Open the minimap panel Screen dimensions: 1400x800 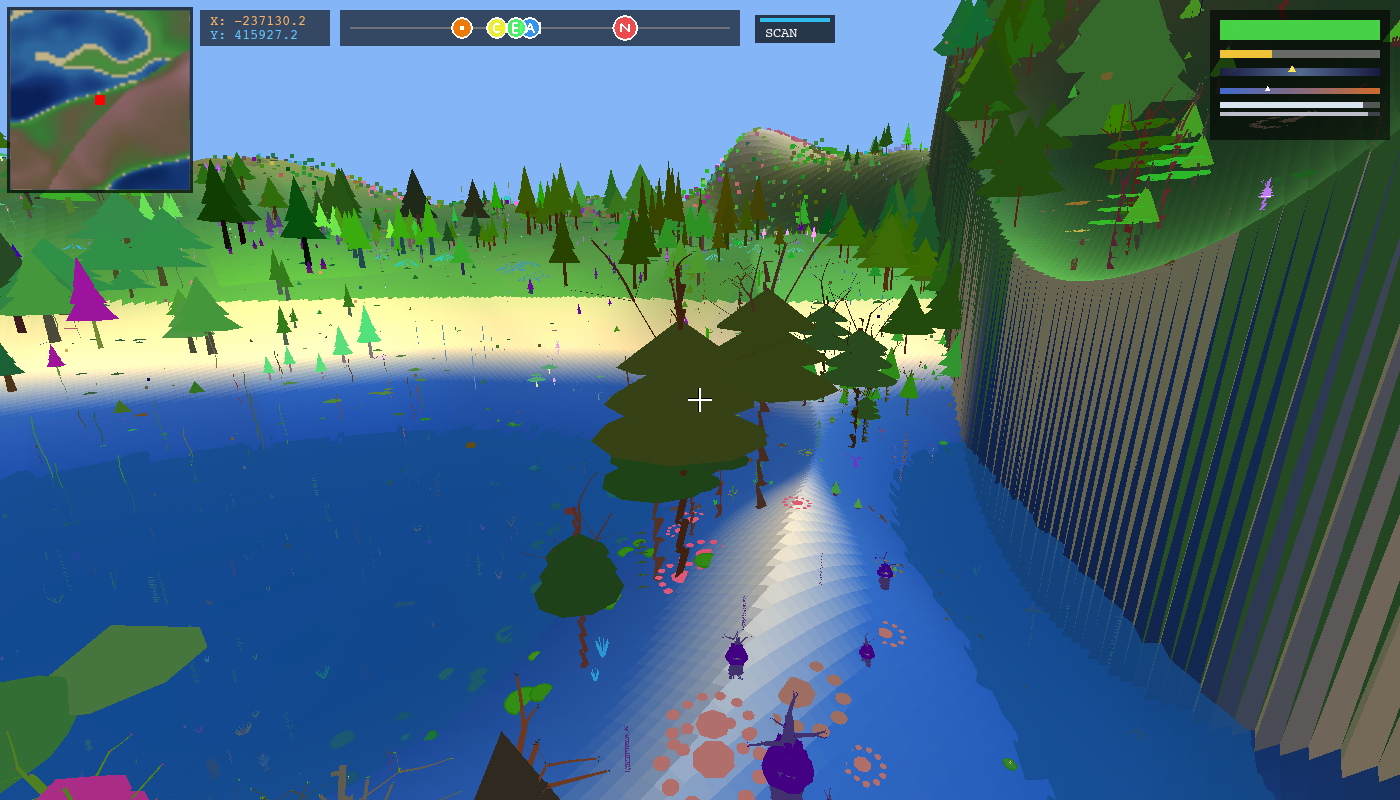click(x=99, y=99)
